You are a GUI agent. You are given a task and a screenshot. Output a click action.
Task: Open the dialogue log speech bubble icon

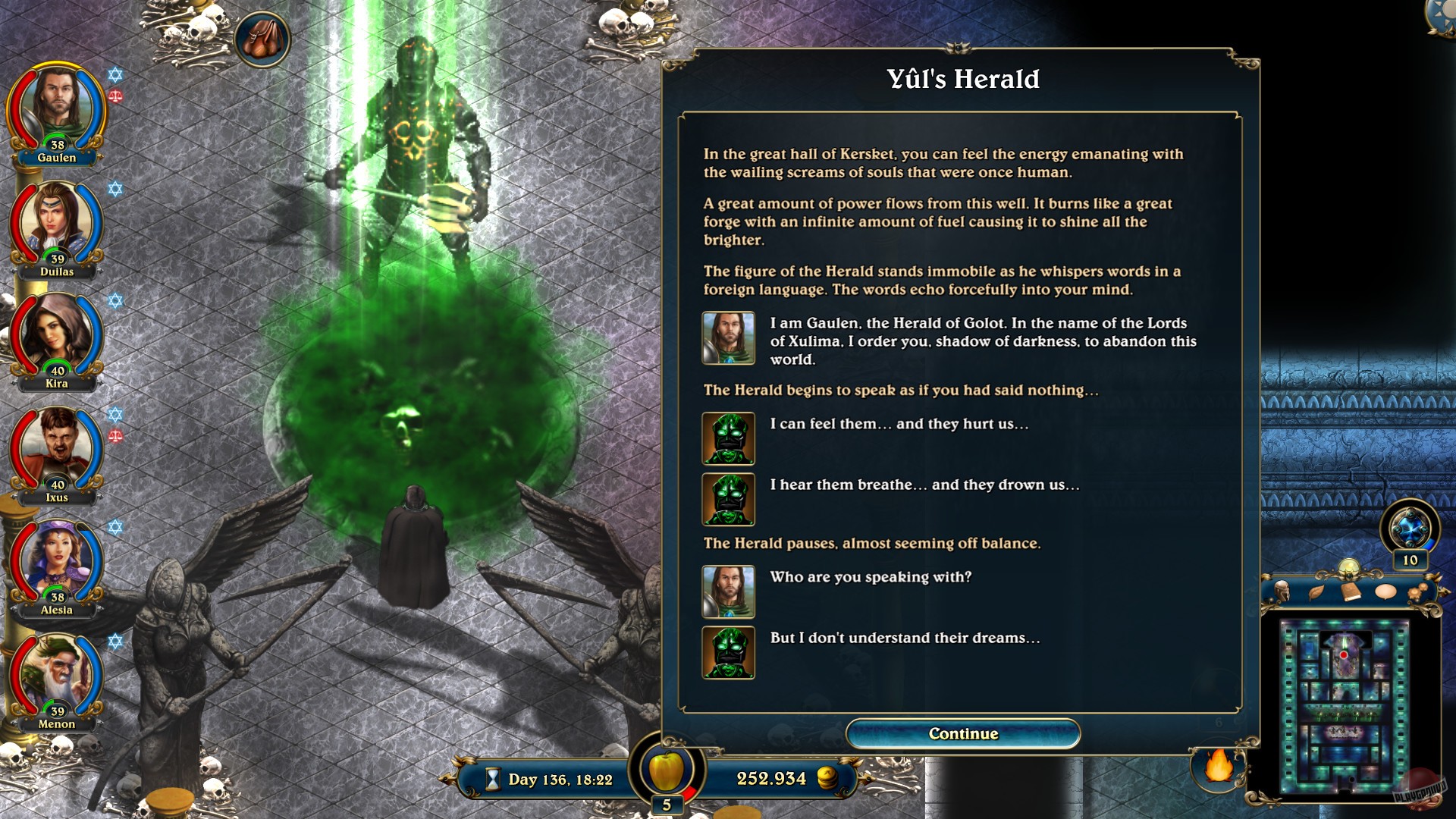[1385, 590]
